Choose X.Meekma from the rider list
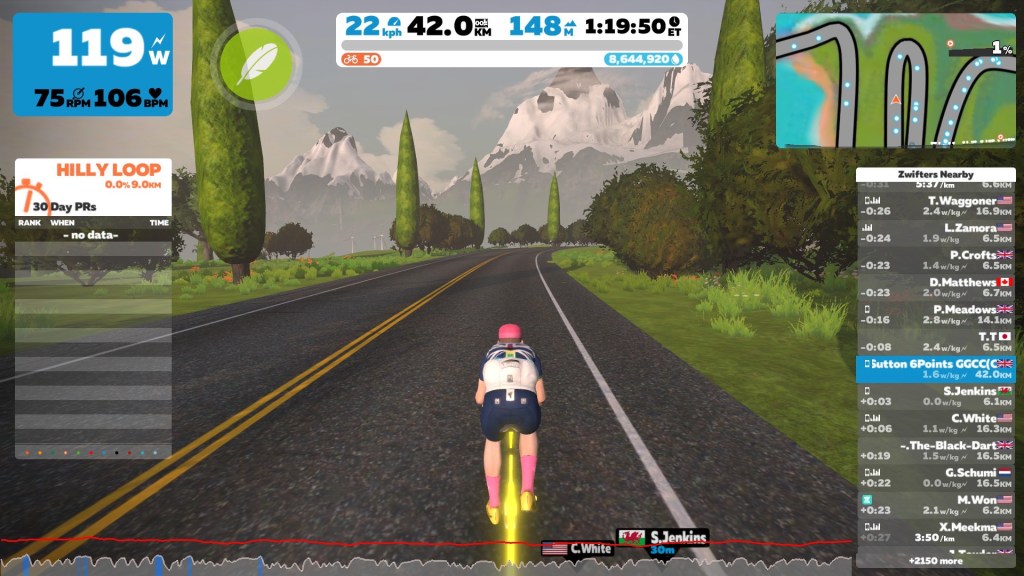 (x=936, y=531)
